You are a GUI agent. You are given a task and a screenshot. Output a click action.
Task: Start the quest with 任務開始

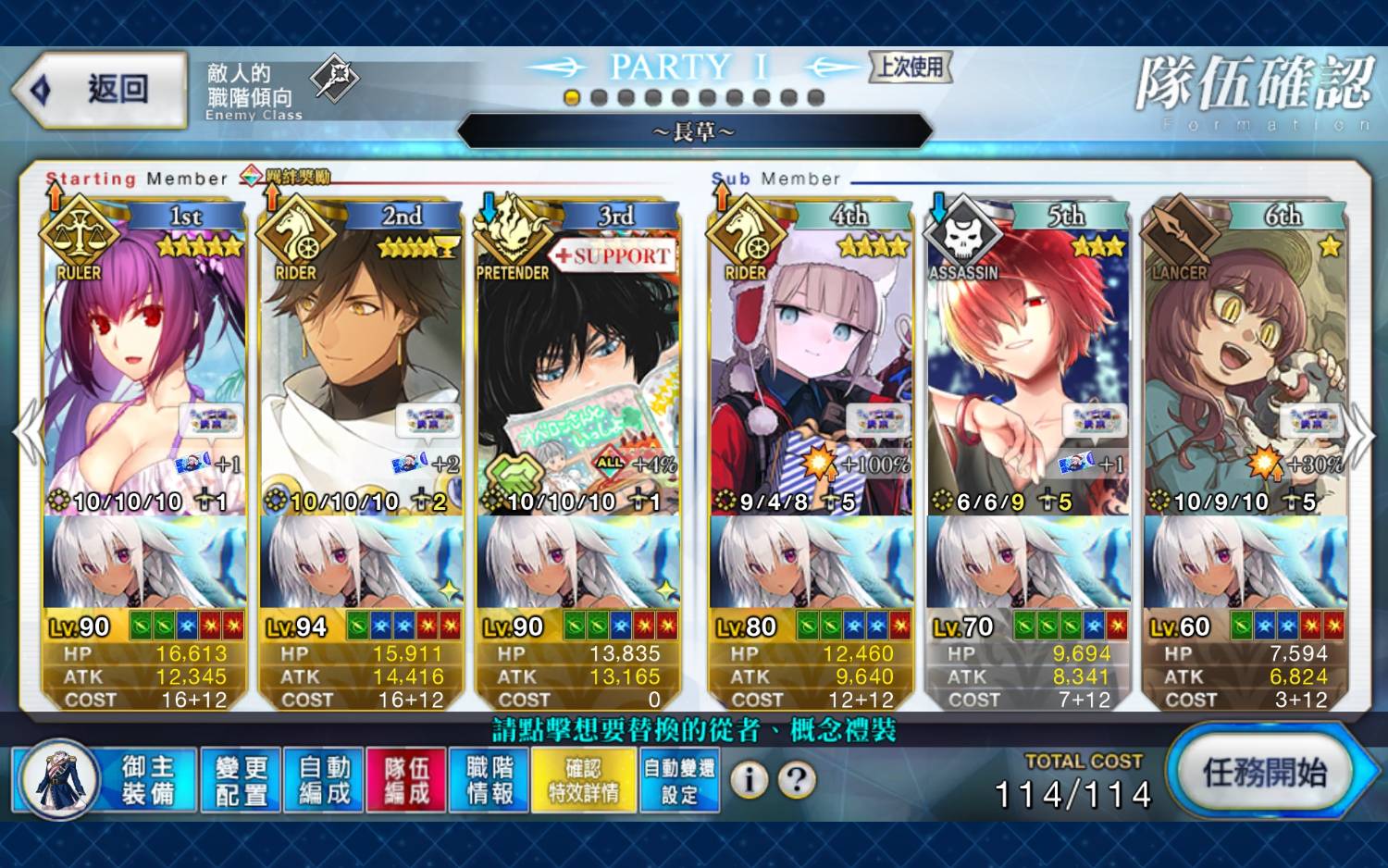1264,772
